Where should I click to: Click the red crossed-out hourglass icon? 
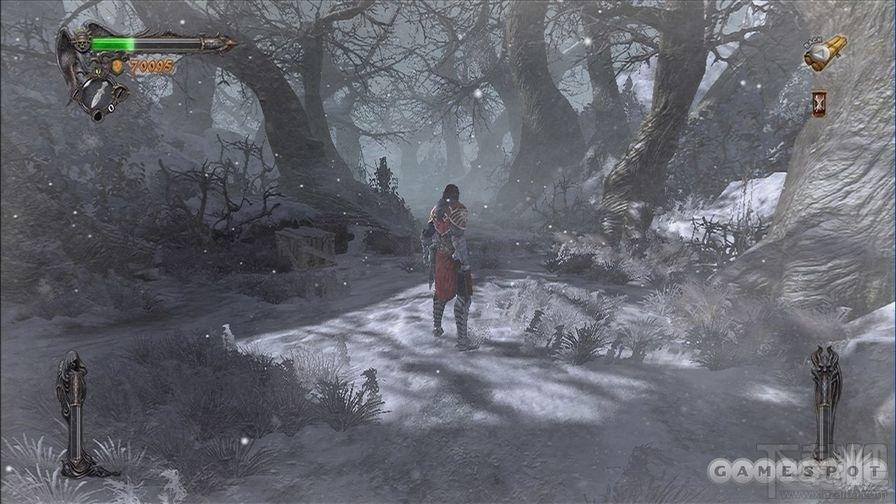pyautogui.click(x=819, y=103)
